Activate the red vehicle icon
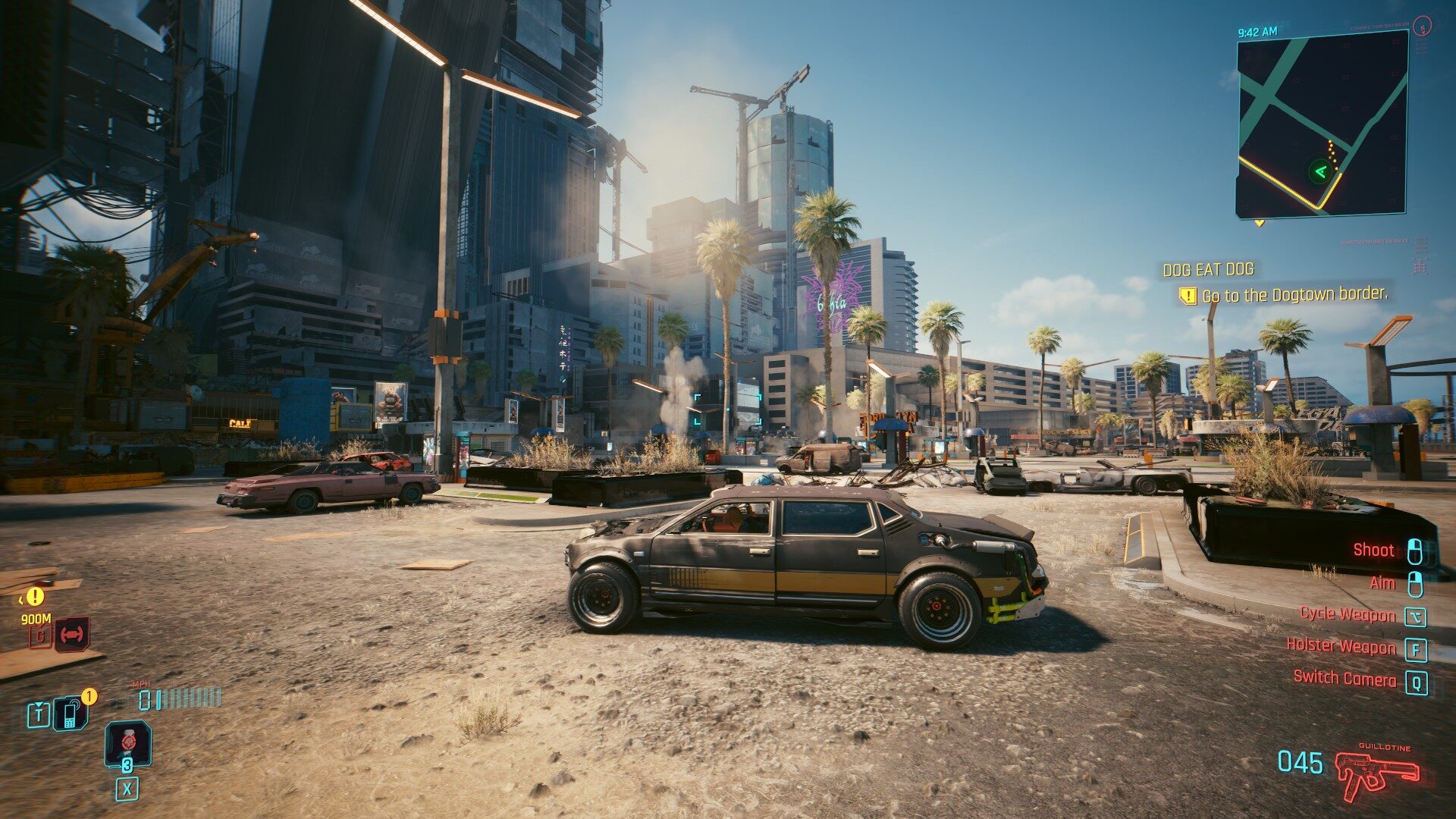The width and height of the screenshot is (1456, 819). point(73,634)
